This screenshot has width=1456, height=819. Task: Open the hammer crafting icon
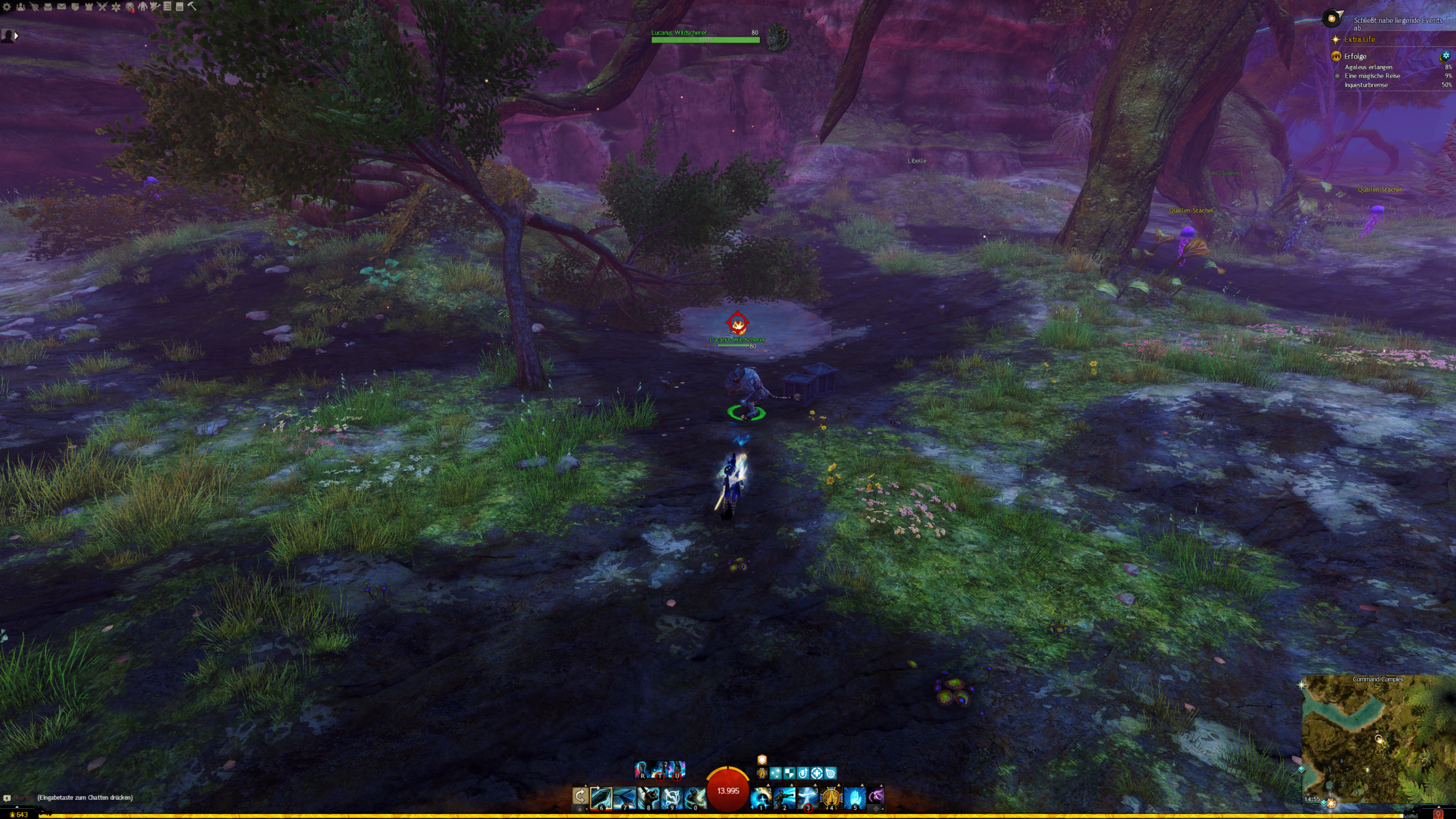192,6
